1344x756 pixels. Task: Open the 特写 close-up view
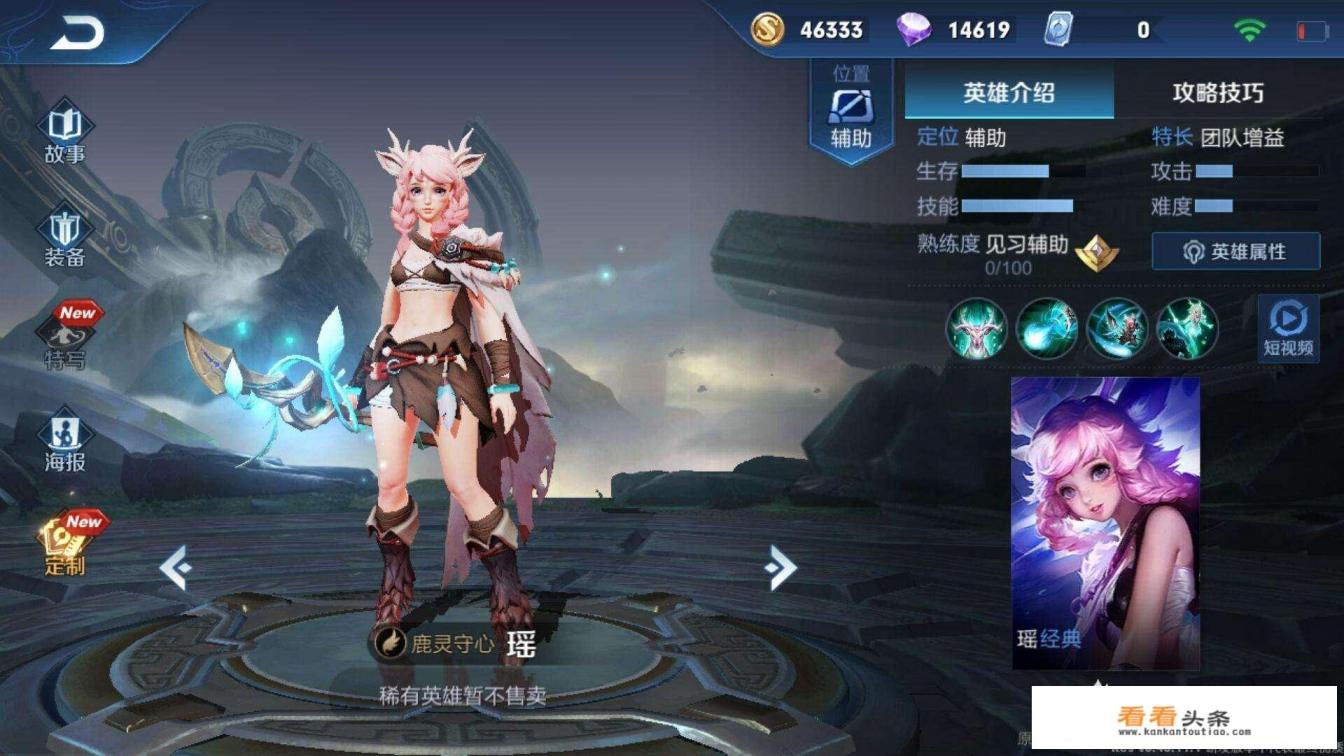[x=67, y=338]
